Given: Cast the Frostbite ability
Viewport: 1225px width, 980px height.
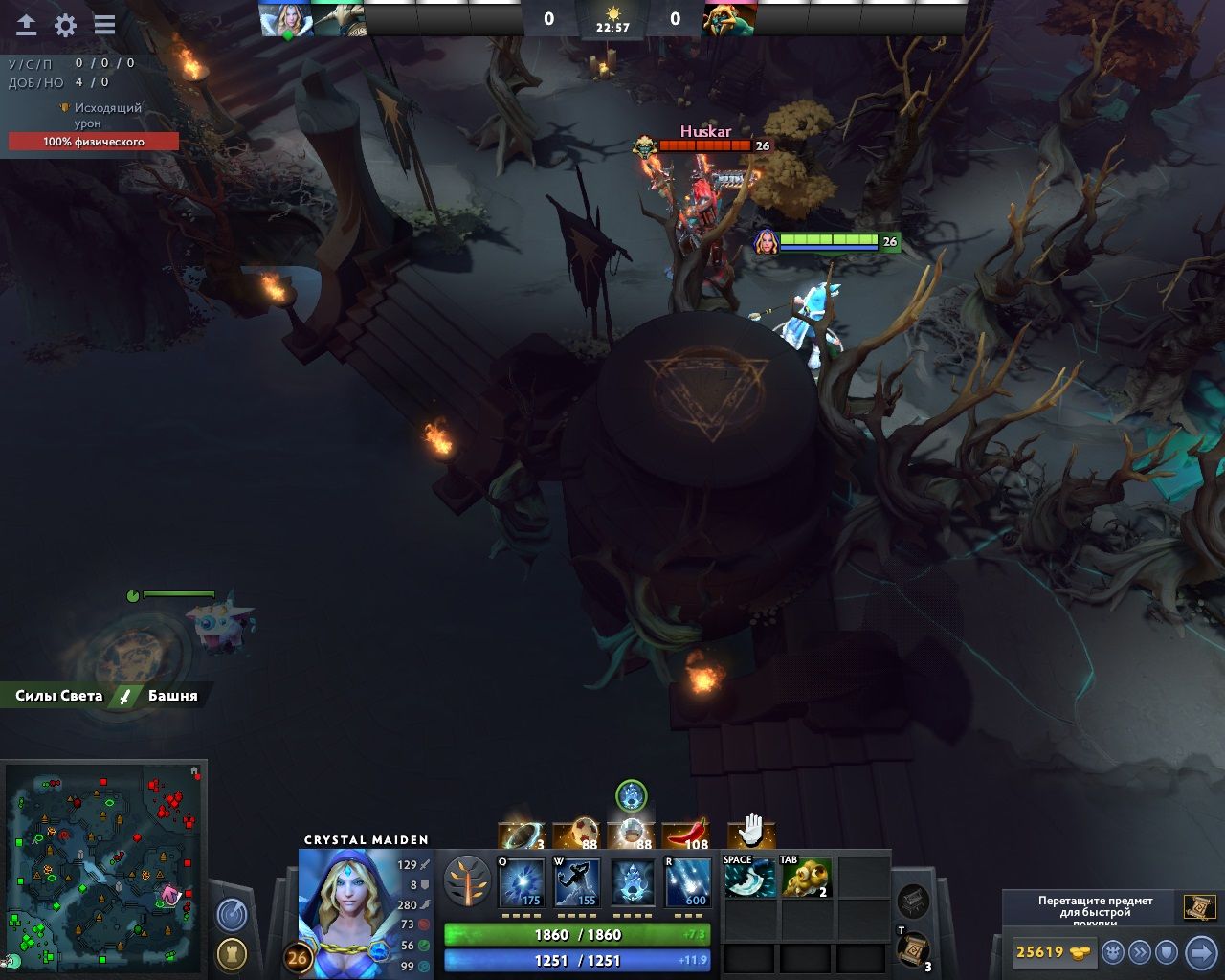Looking at the screenshot, I should coord(577,881).
